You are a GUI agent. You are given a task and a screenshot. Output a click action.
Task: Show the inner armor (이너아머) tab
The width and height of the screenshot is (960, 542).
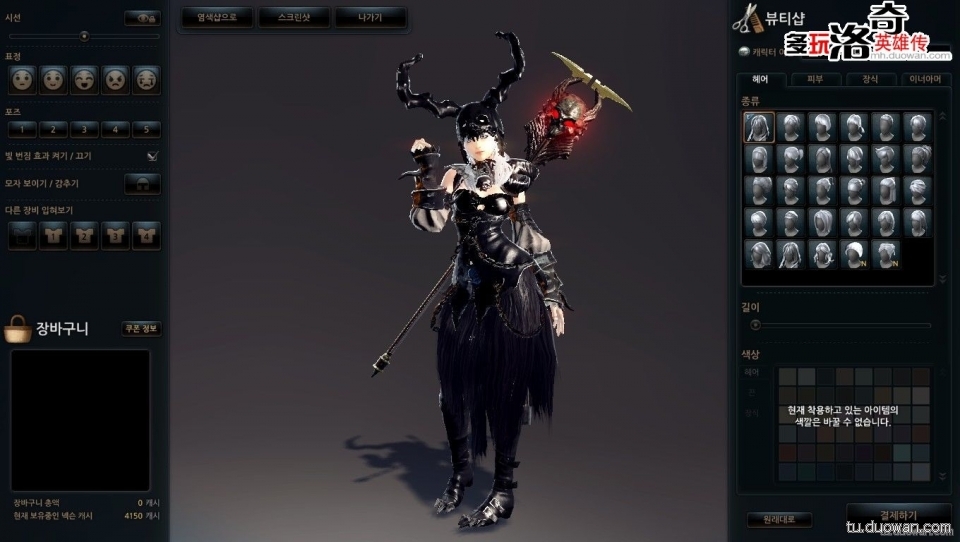click(x=925, y=80)
